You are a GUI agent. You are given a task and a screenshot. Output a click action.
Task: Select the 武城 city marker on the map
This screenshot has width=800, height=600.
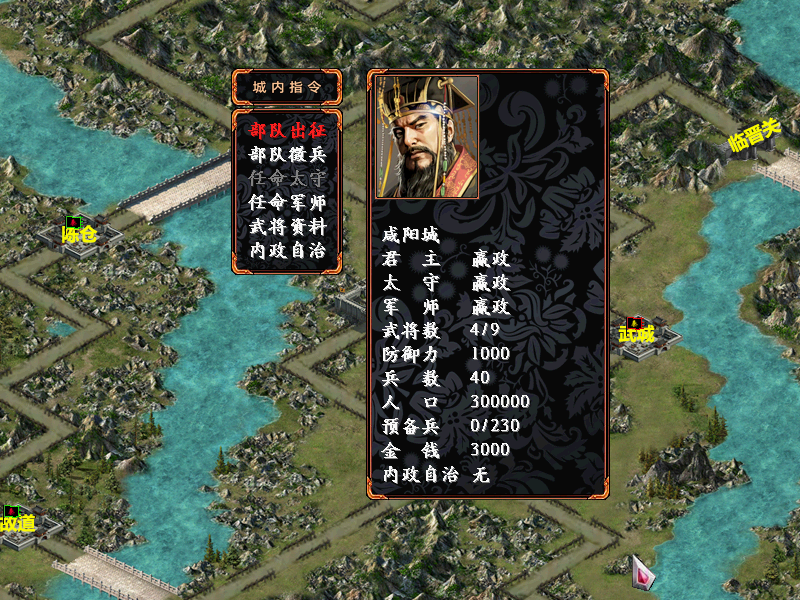[x=636, y=333]
